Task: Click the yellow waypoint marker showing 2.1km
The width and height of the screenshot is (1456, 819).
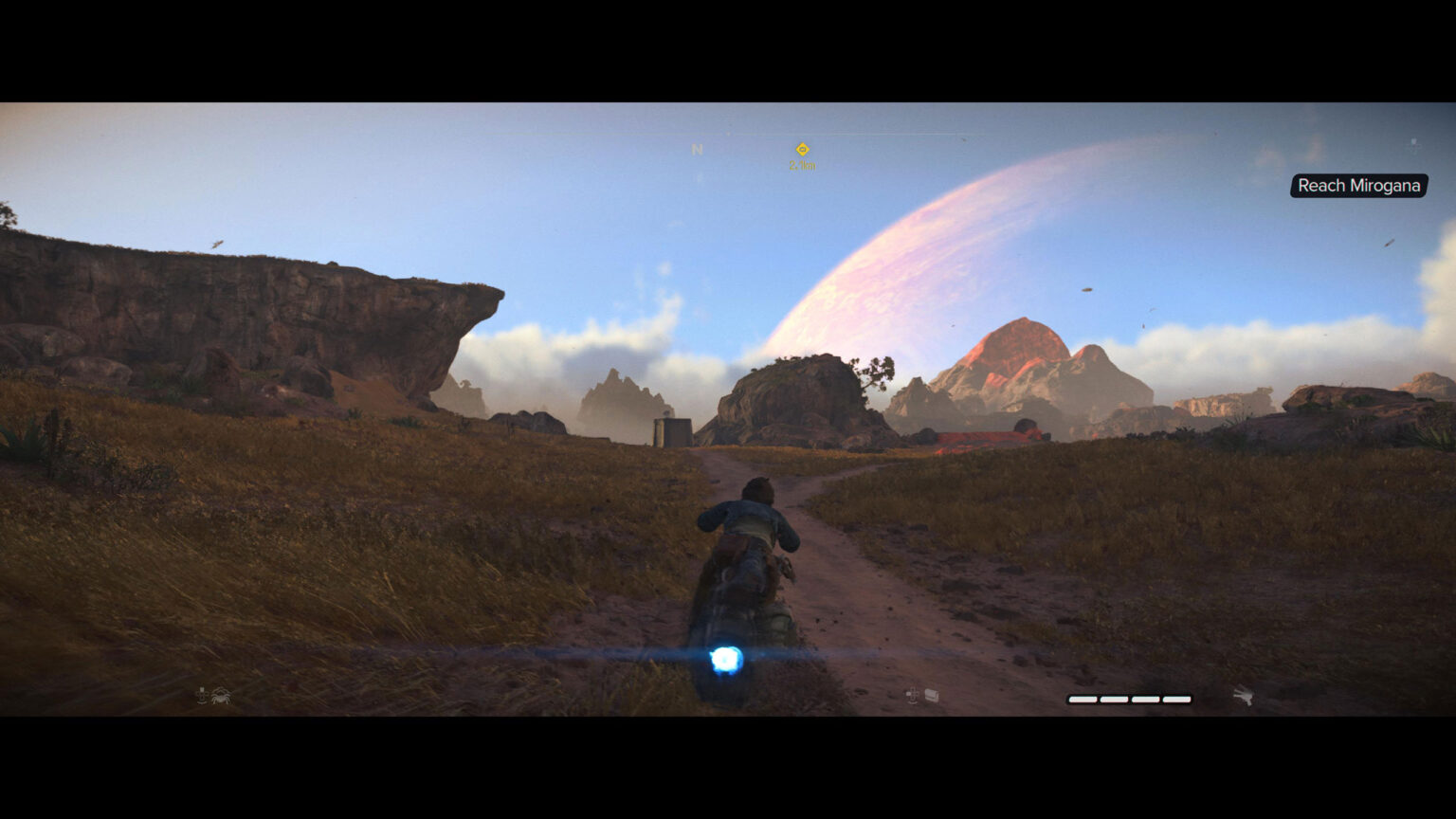Action: click(802, 150)
